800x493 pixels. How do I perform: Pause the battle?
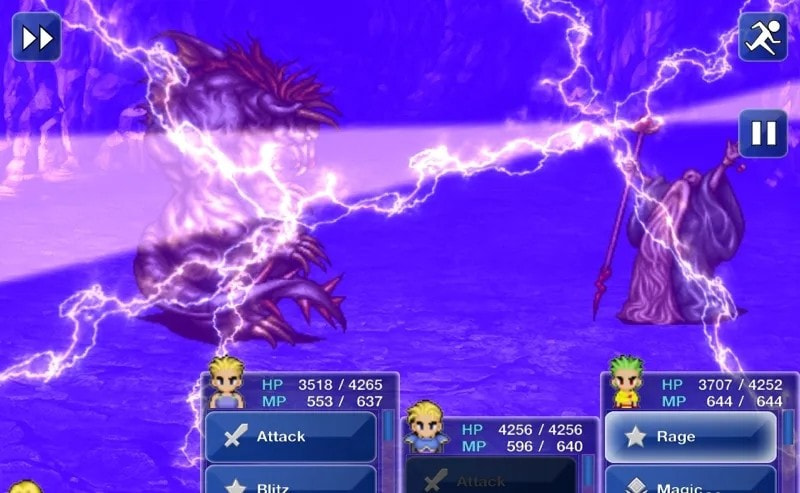[763, 133]
